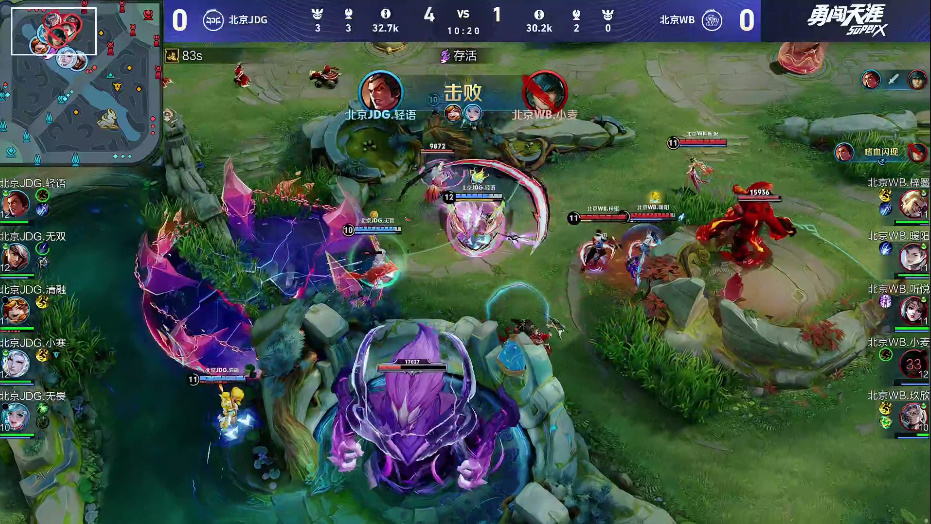Click the 存活 buff indicator
Screen dimensions: 931x524
458,56
